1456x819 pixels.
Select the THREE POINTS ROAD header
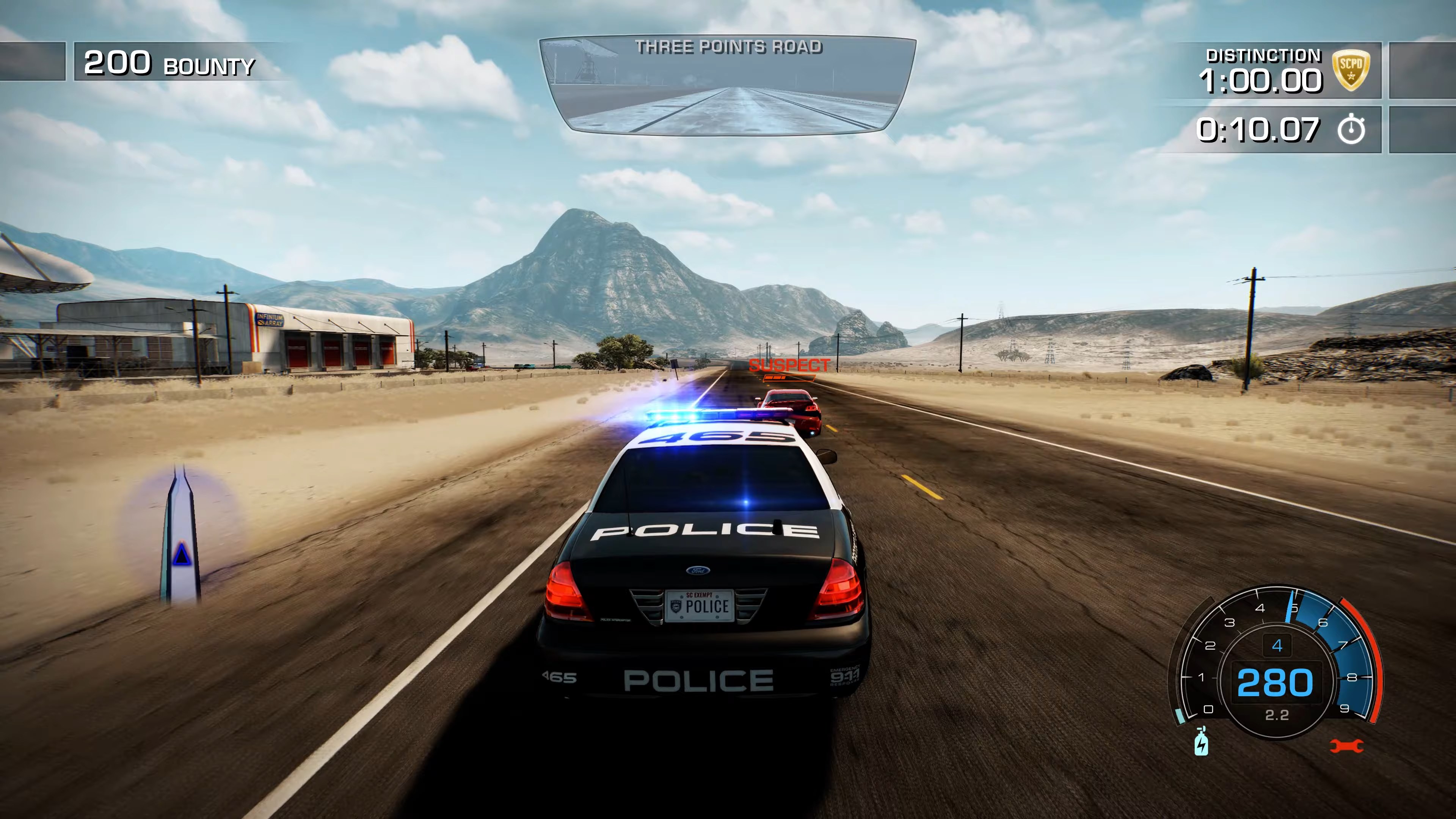coord(729,47)
